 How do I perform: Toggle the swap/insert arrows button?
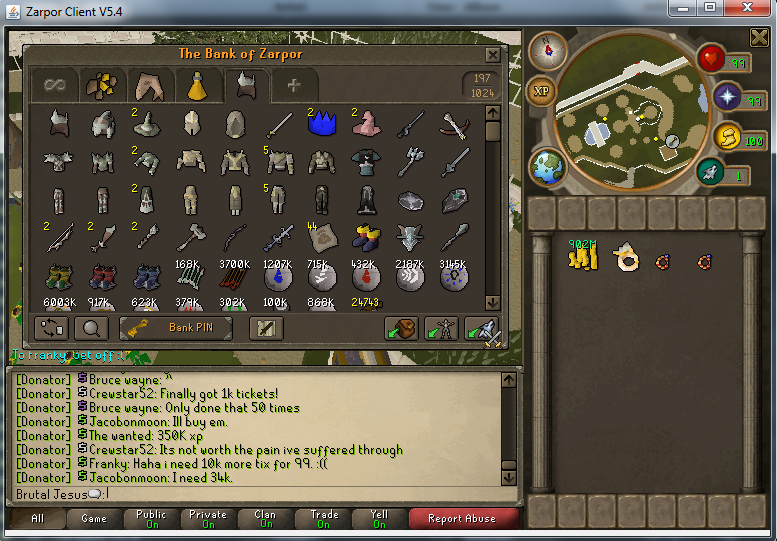tap(51, 327)
